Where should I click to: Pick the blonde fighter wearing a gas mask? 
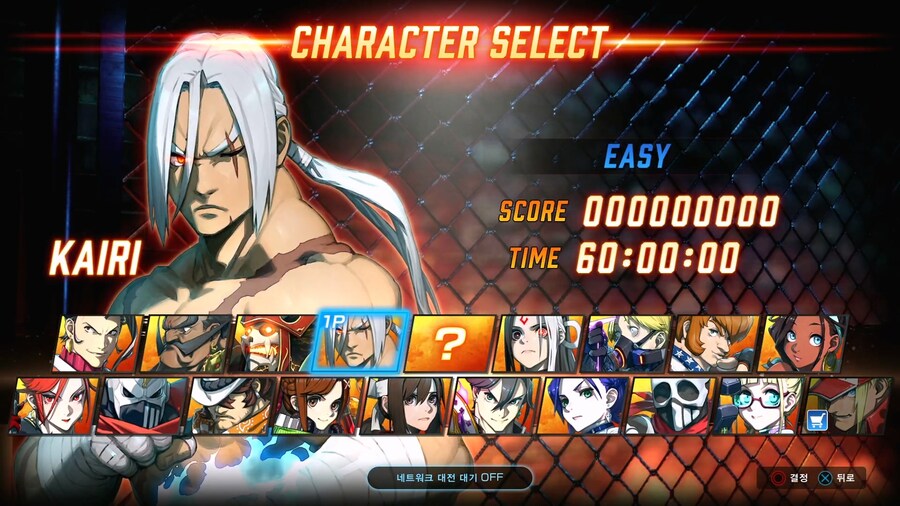tap(627, 344)
